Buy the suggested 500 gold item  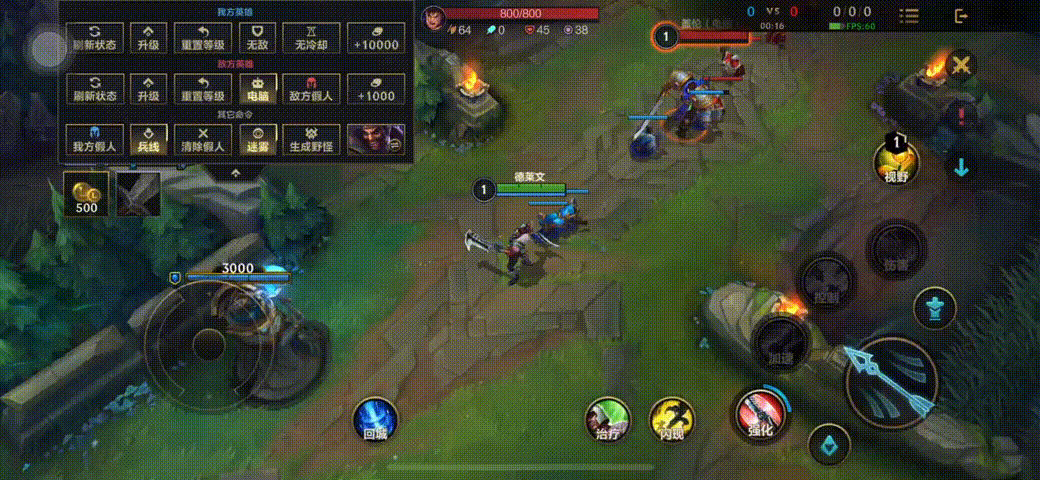pyautogui.click(x=87, y=193)
